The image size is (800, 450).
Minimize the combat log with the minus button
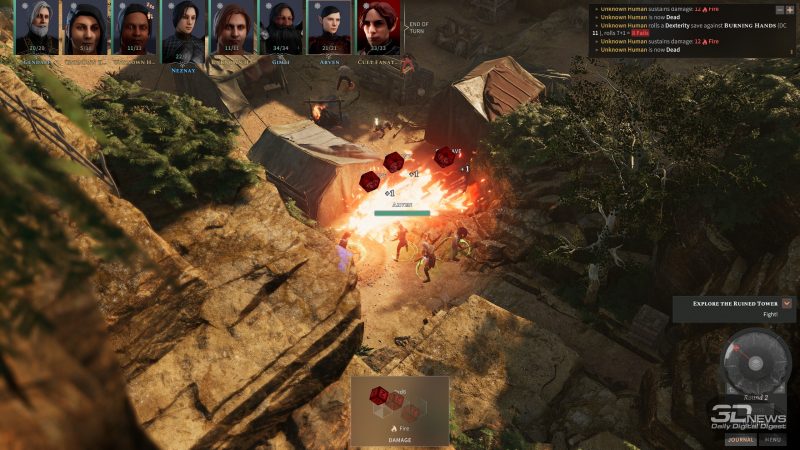[779, 9]
